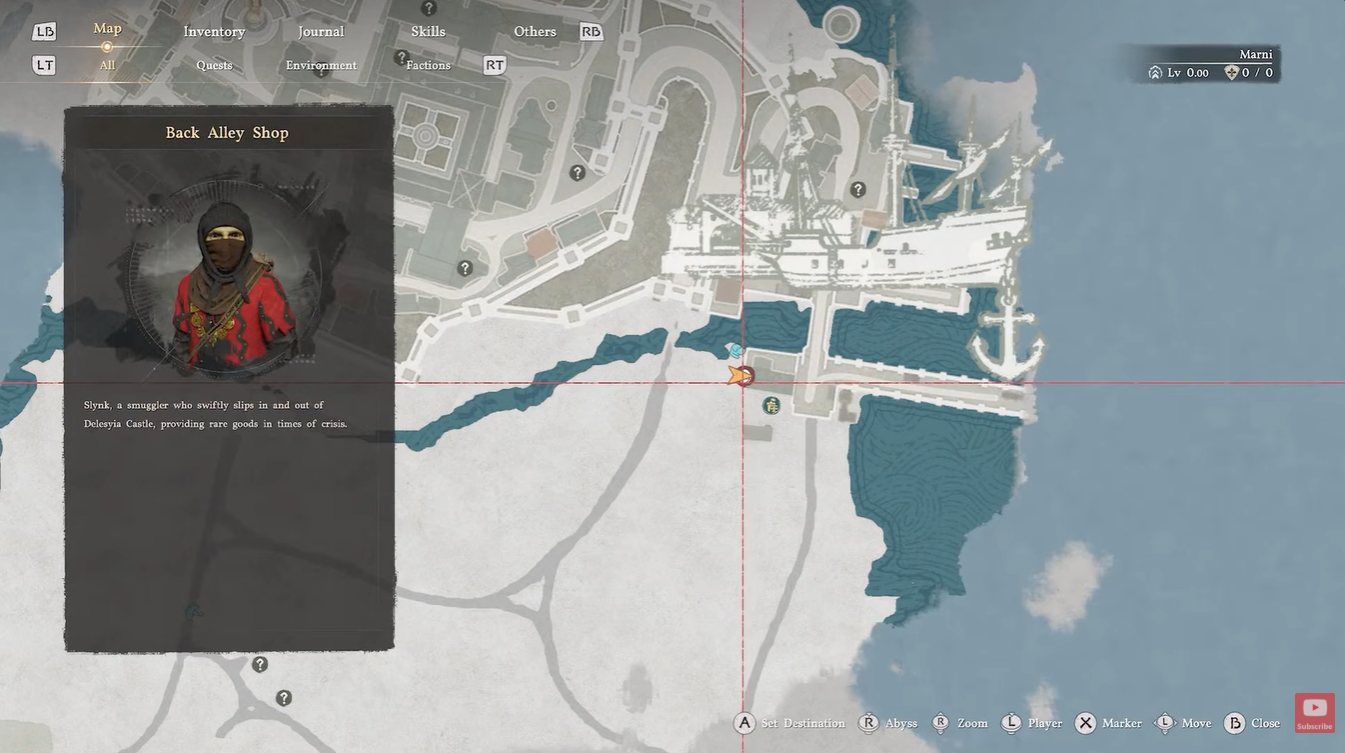
Task: Click the orange player arrow marker
Action: (x=738, y=376)
